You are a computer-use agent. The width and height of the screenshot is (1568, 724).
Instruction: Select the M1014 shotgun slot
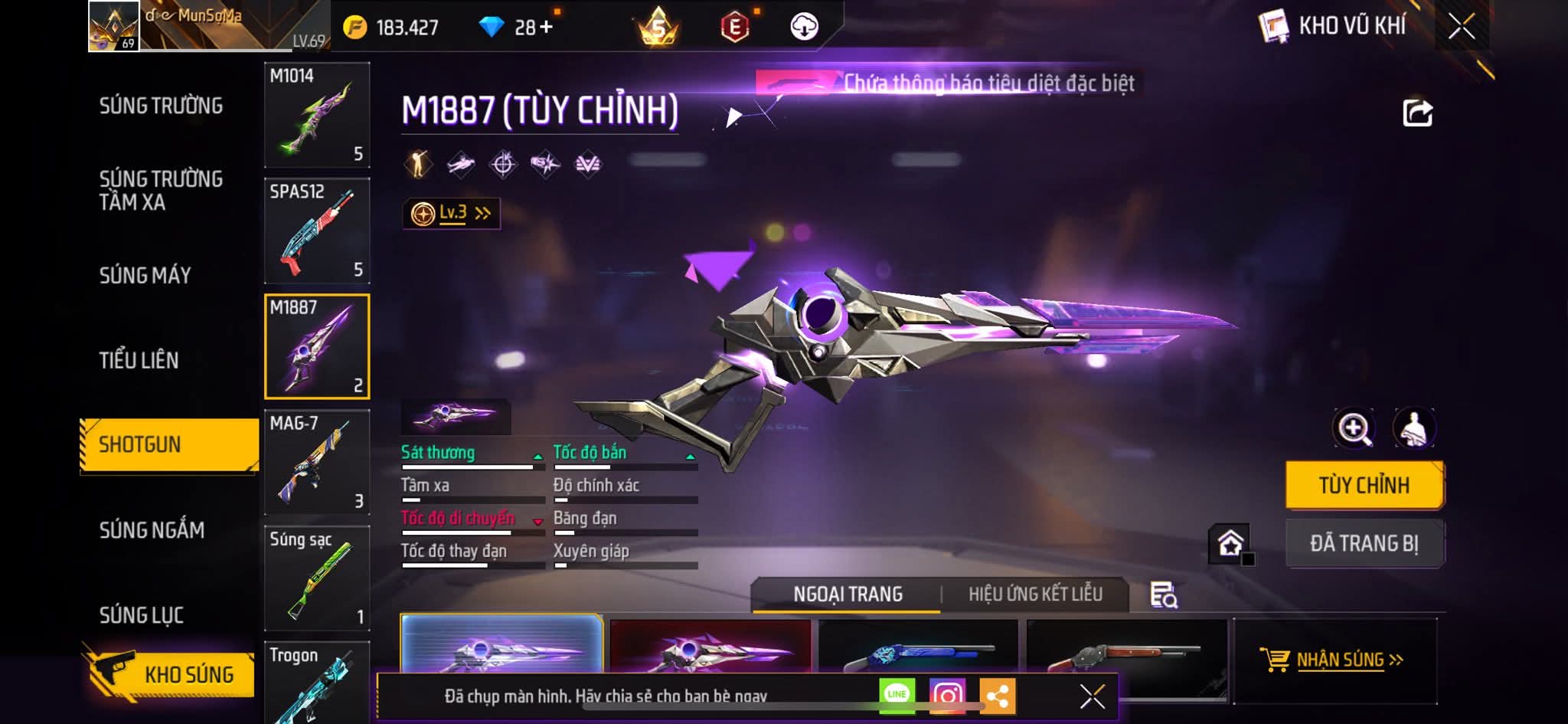[317, 115]
